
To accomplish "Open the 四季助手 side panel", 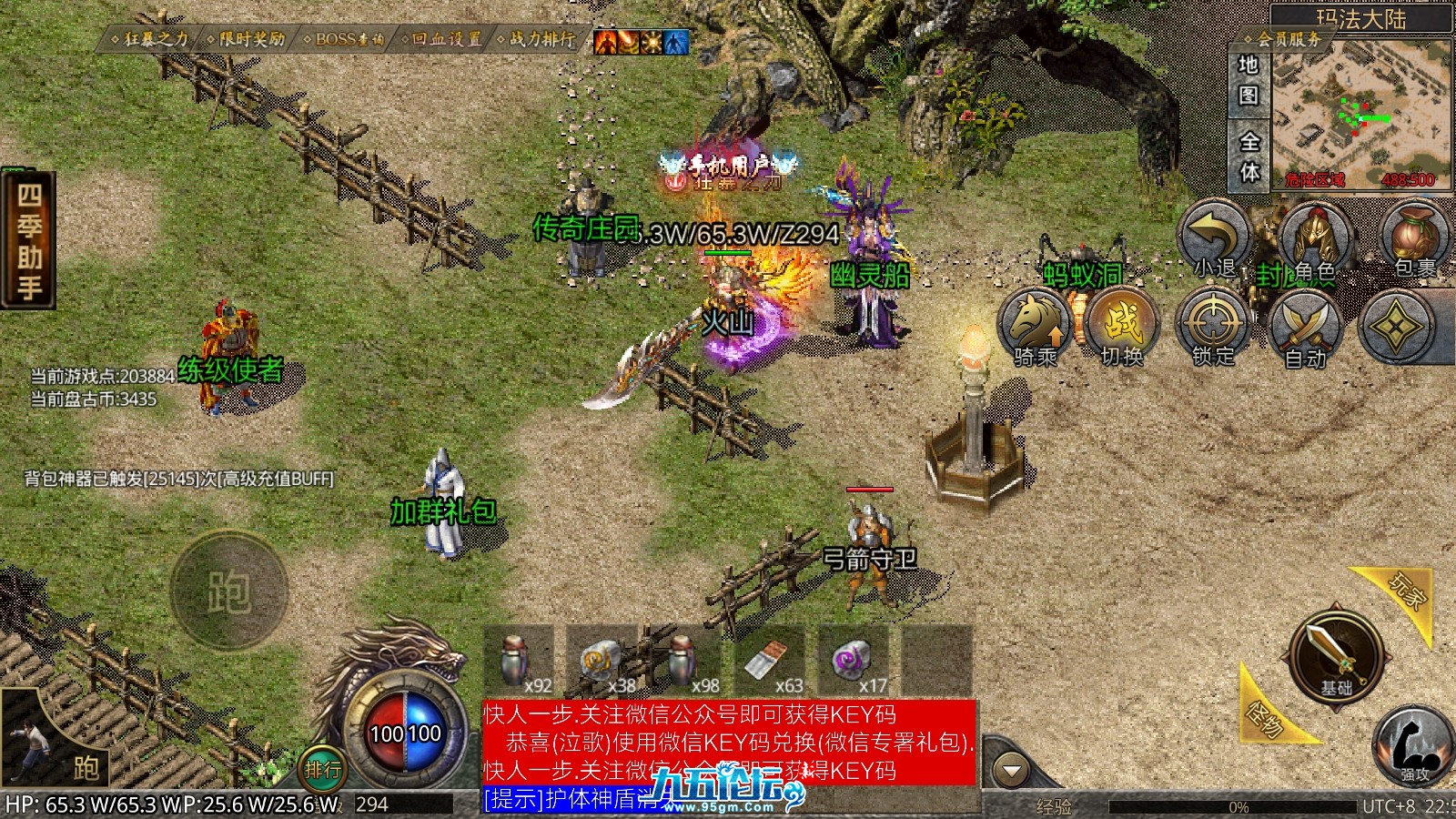I will (x=28, y=241).
